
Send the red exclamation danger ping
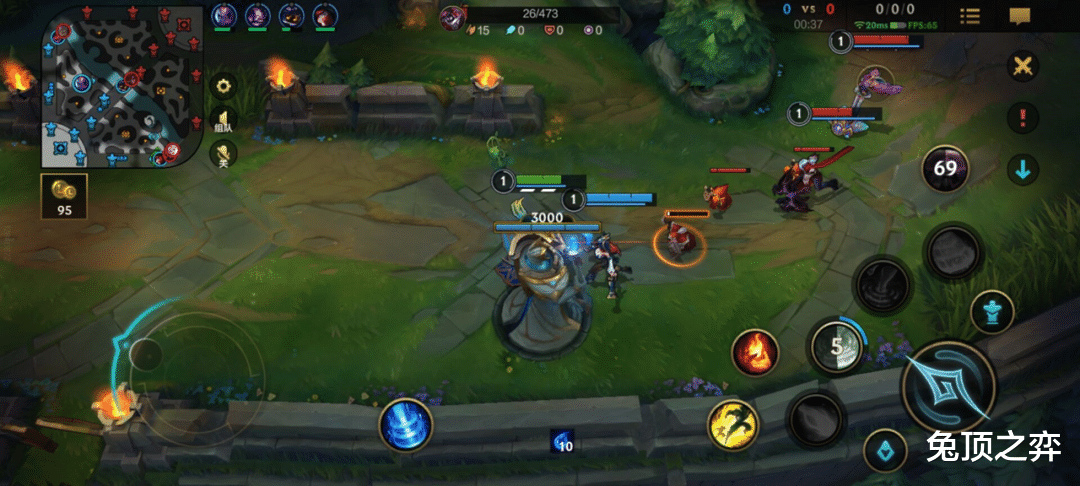(x=1022, y=117)
